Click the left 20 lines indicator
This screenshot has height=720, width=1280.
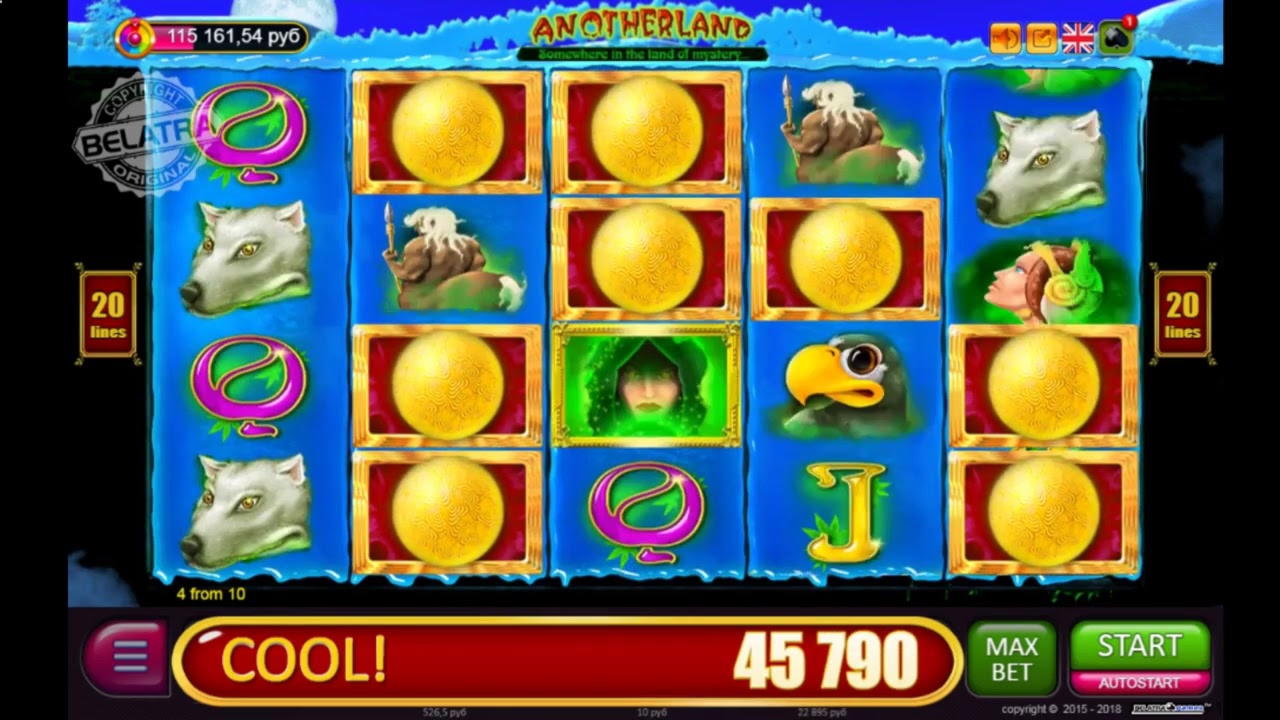(x=108, y=314)
